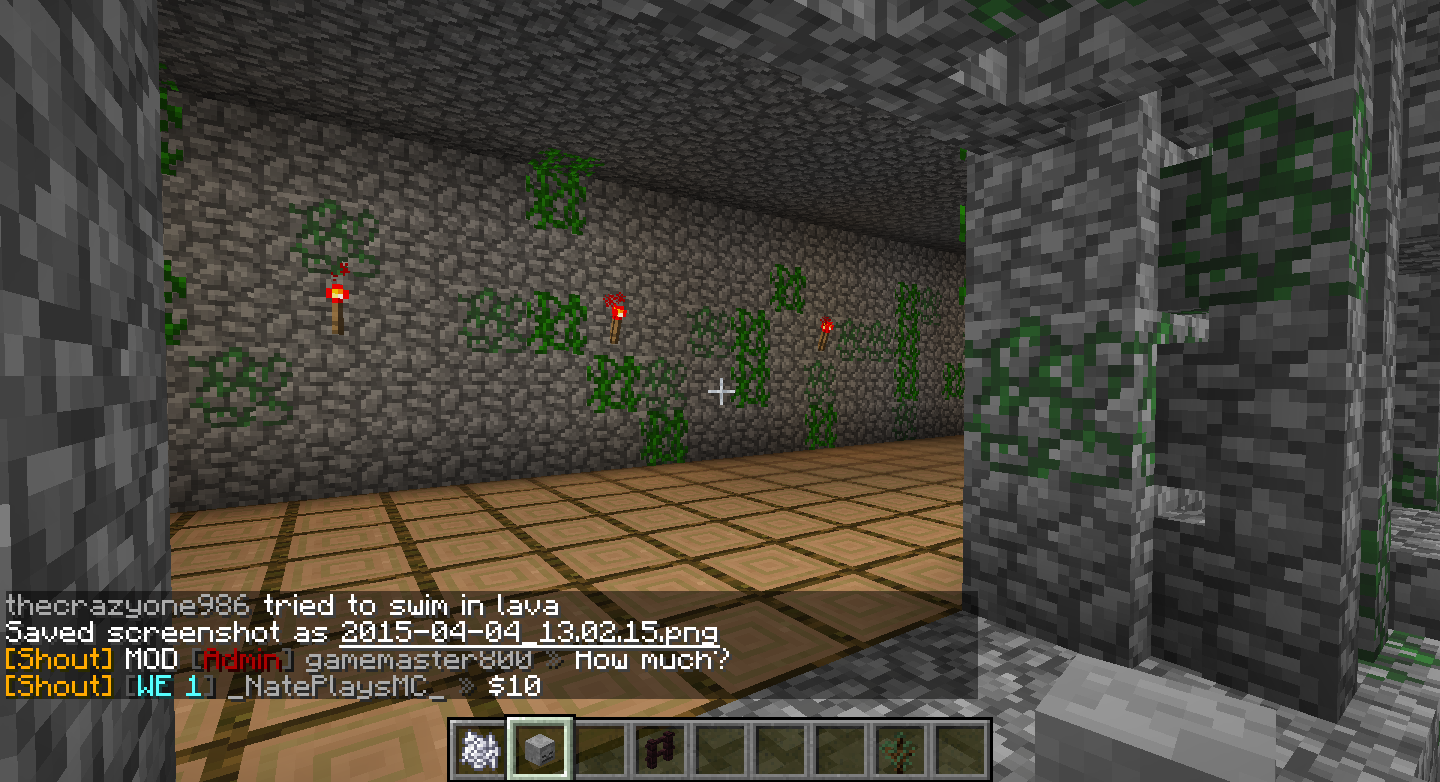Viewport: 1440px width, 782px height.
Task: Choose the nether brick fence slot
Action: (x=660, y=748)
